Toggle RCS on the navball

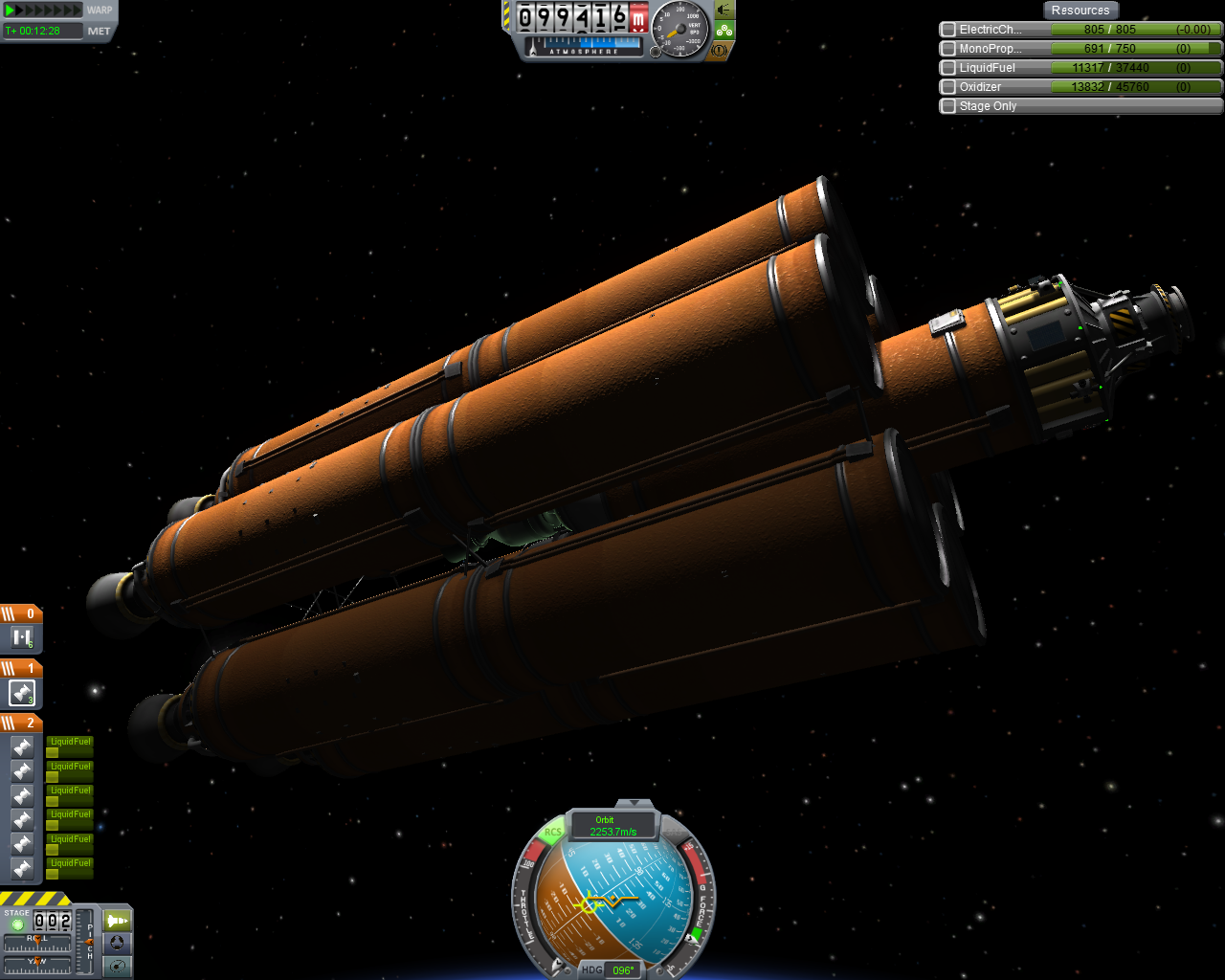click(x=553, y=832)
